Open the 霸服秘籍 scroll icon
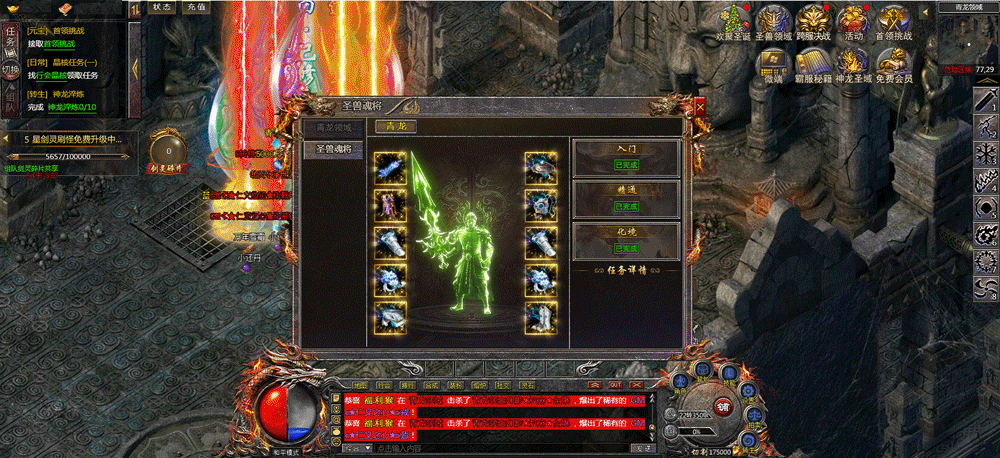The height and width of the screenshot is (458, 1000). click(812, 62)
